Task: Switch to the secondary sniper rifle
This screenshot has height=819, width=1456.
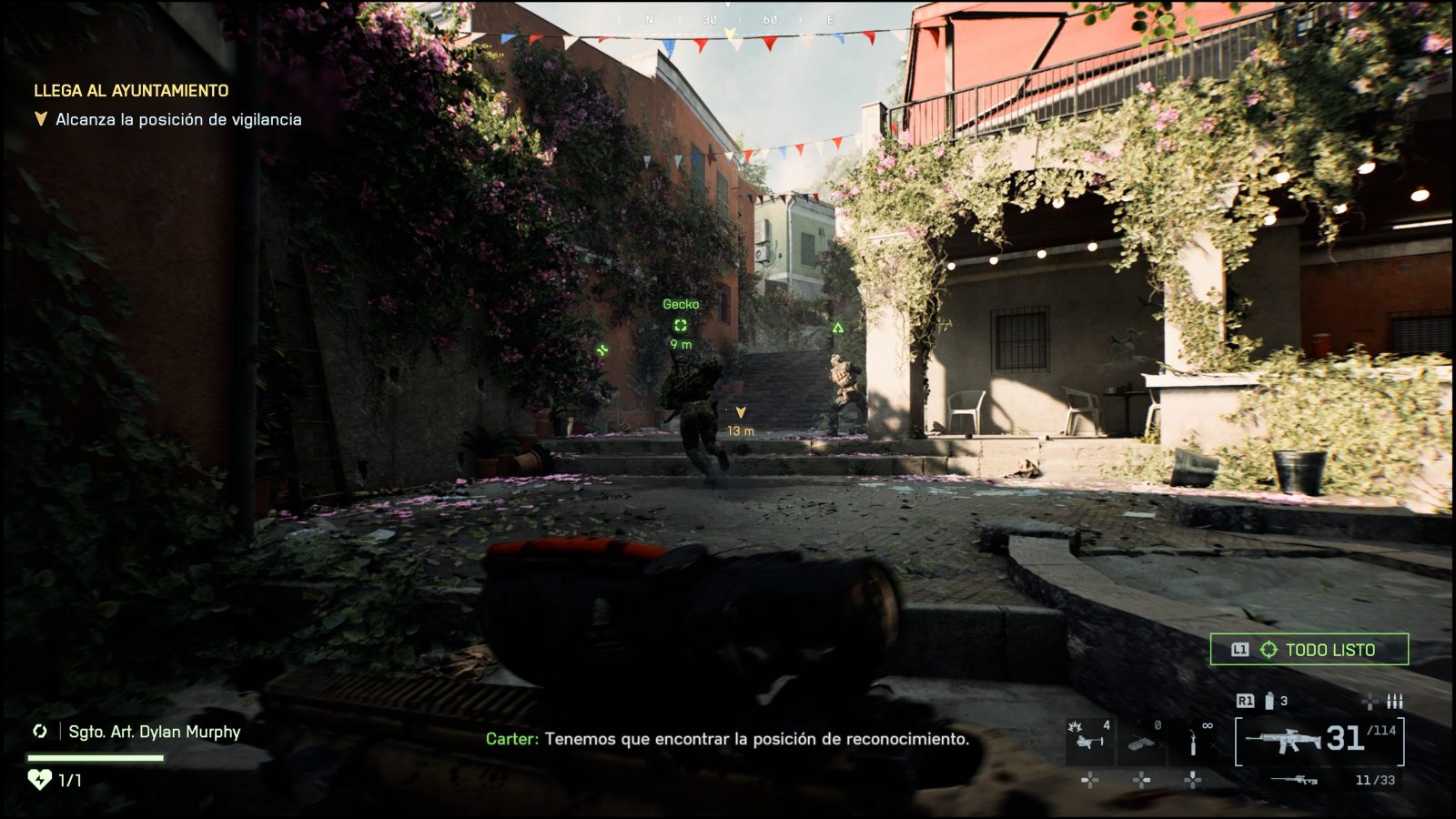Action: click(x=1294, y=780)
